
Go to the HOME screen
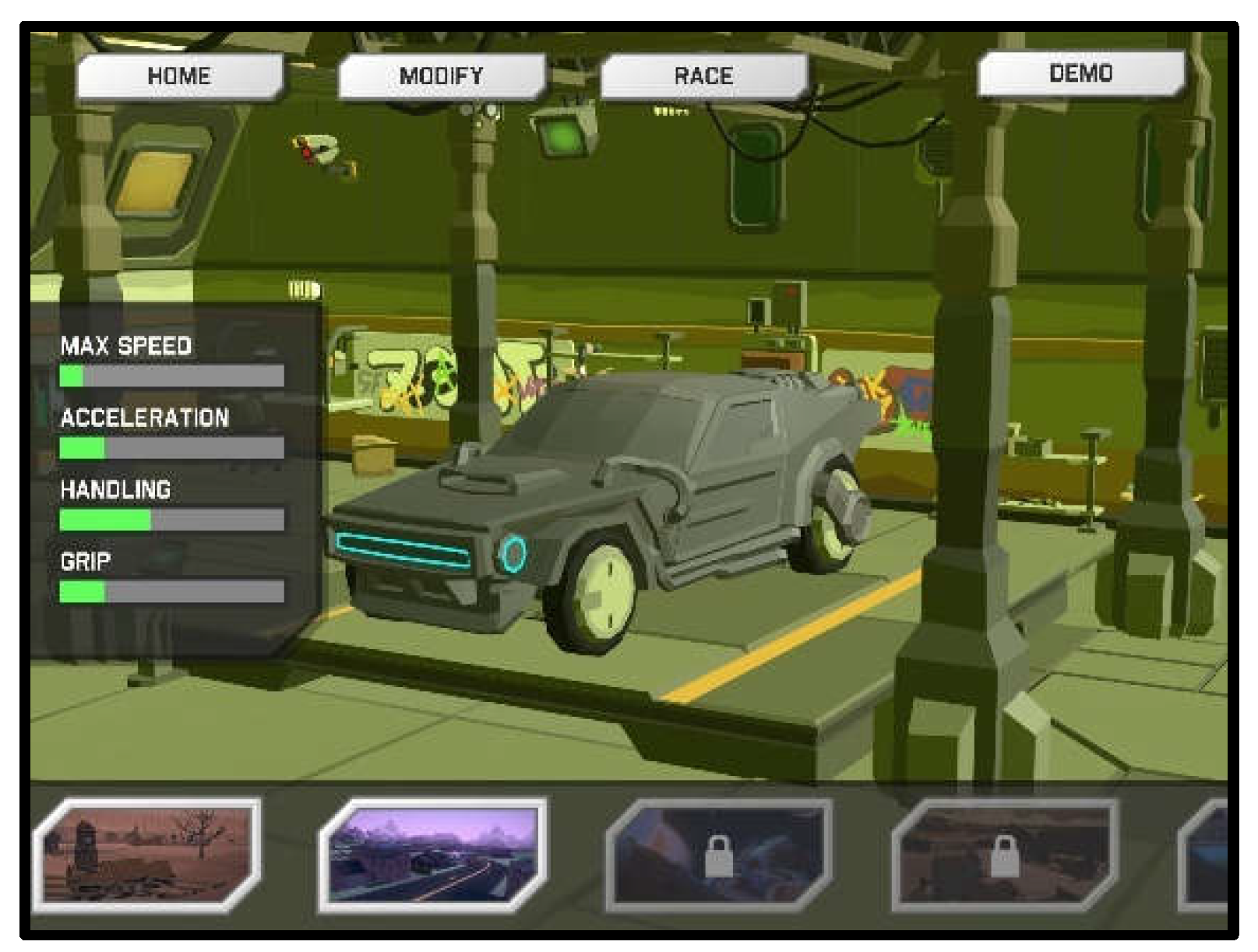pyautogui.click(x=179, y=76)
